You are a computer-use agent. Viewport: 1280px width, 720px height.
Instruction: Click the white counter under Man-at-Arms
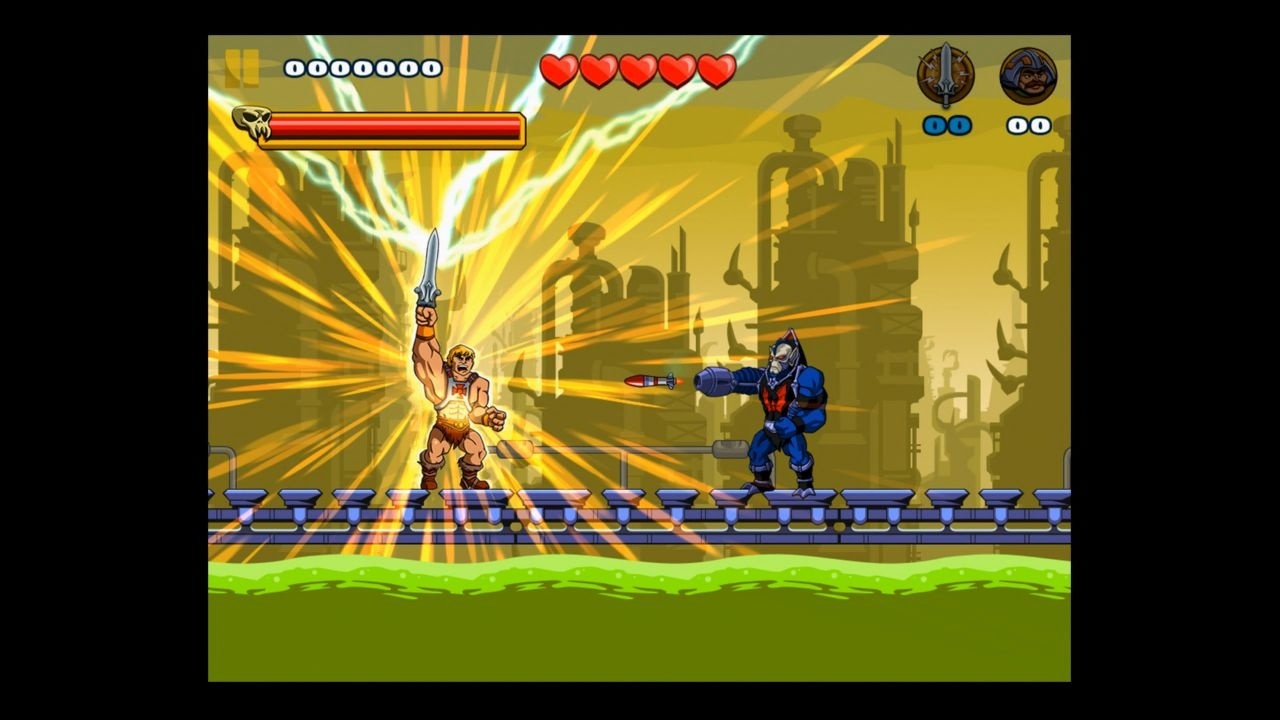point(1028,125)
